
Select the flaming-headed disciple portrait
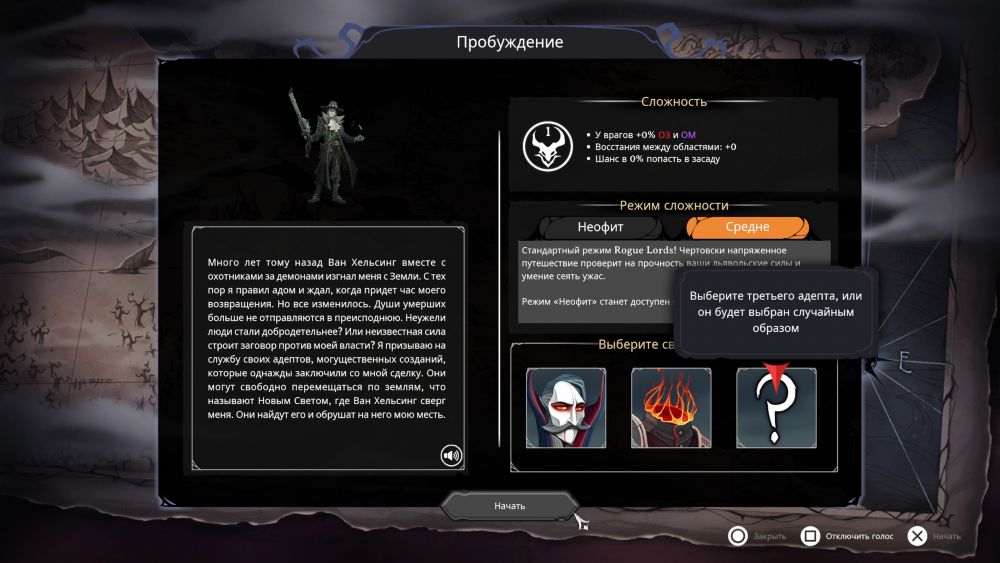click(671, 407)
